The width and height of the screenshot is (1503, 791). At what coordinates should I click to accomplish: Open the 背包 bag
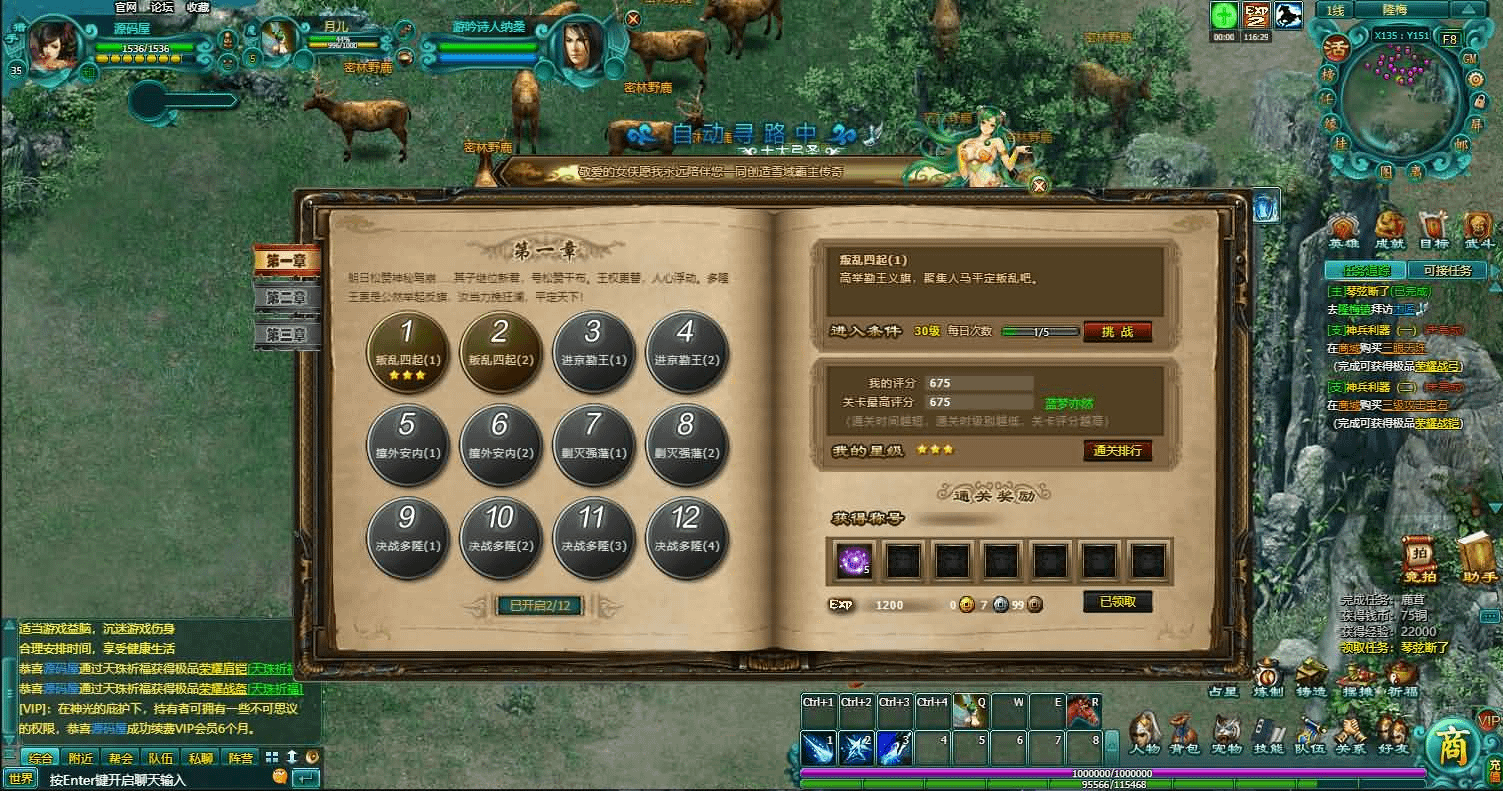(1185, 734)
